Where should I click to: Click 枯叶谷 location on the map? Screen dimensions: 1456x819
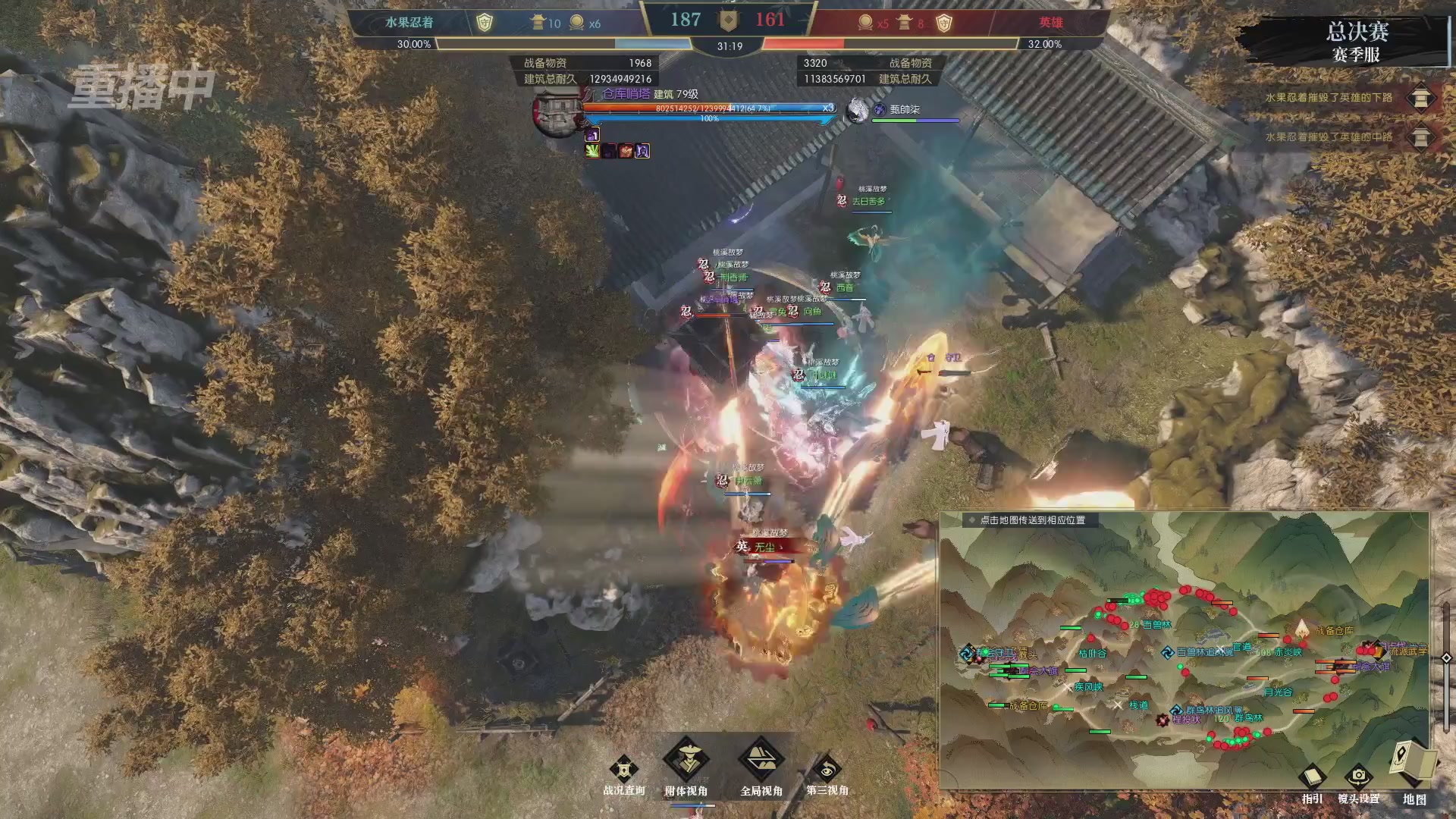(1092, 653)
